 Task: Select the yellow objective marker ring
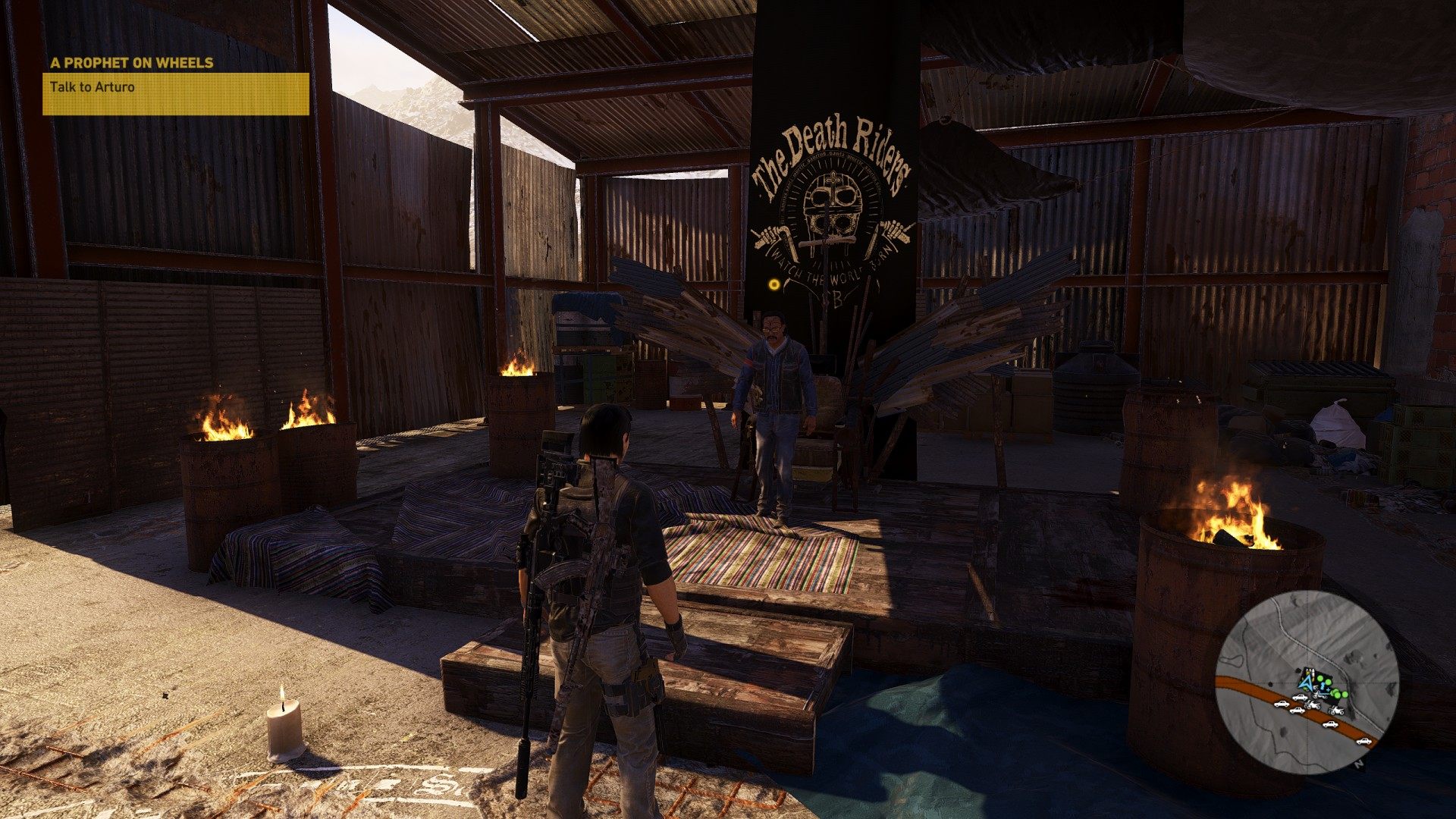click(x=773, y=285)
